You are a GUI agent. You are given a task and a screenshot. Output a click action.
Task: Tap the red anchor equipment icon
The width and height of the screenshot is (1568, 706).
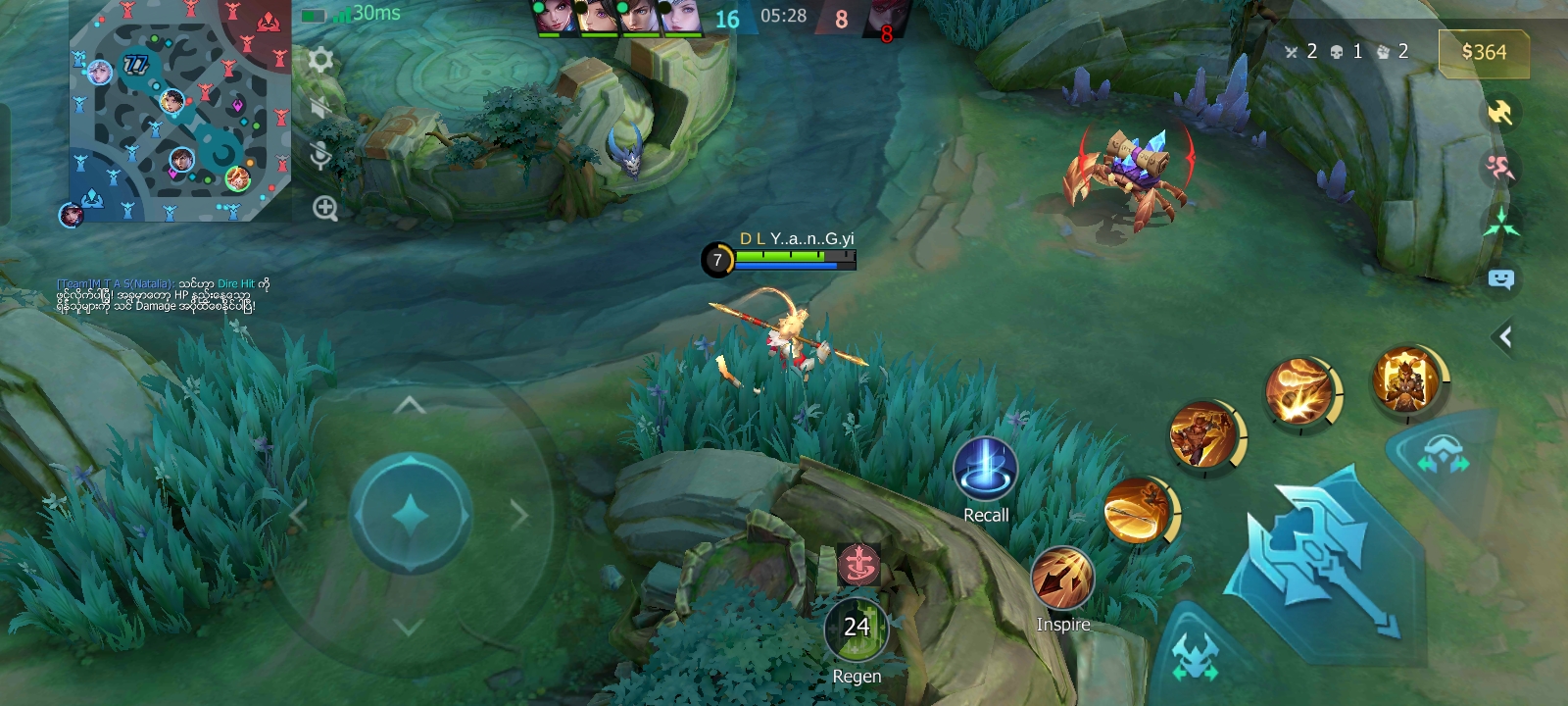(858, 564)
